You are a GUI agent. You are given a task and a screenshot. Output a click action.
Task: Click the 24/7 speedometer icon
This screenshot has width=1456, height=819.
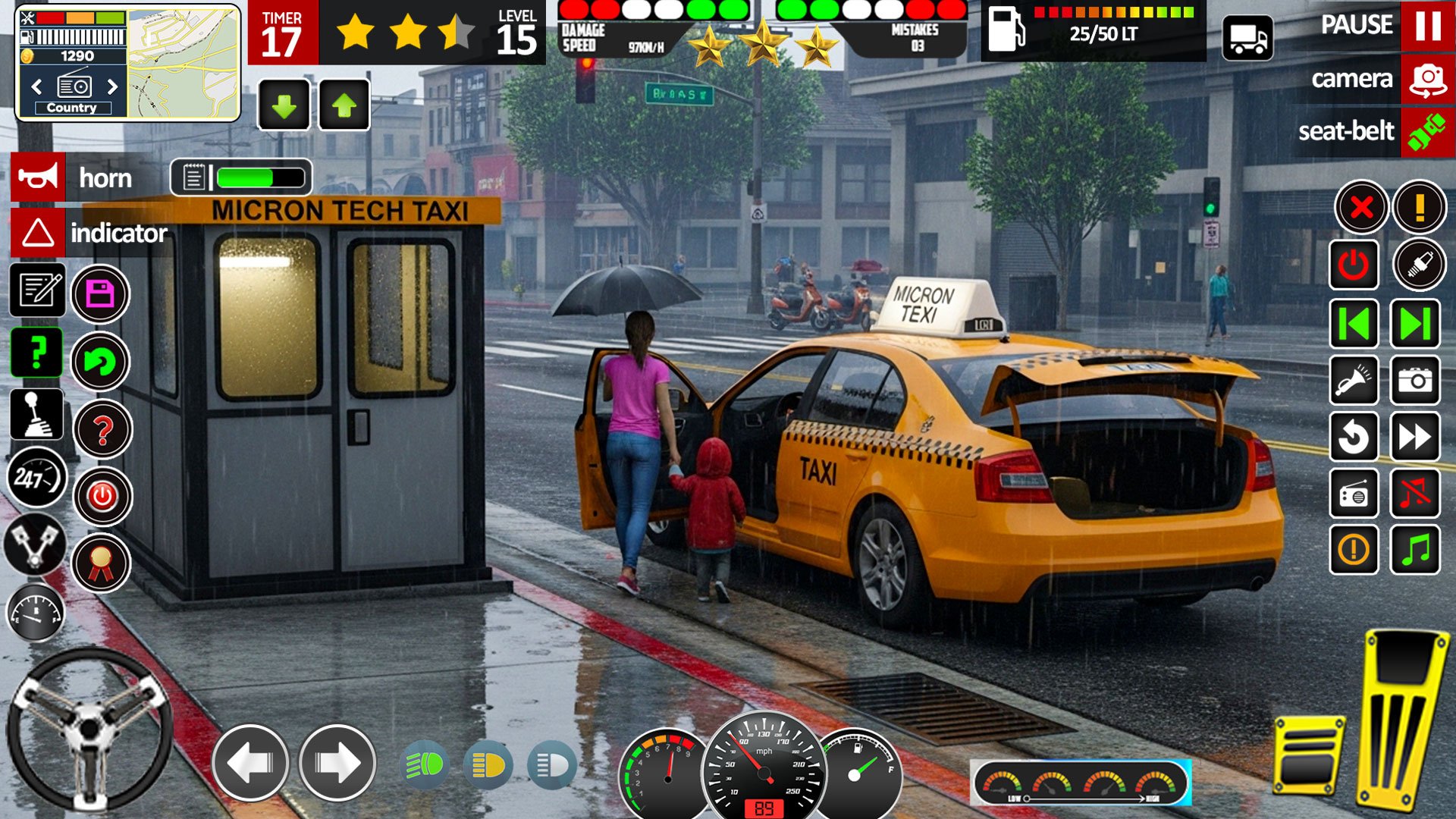tap(35, 478)
